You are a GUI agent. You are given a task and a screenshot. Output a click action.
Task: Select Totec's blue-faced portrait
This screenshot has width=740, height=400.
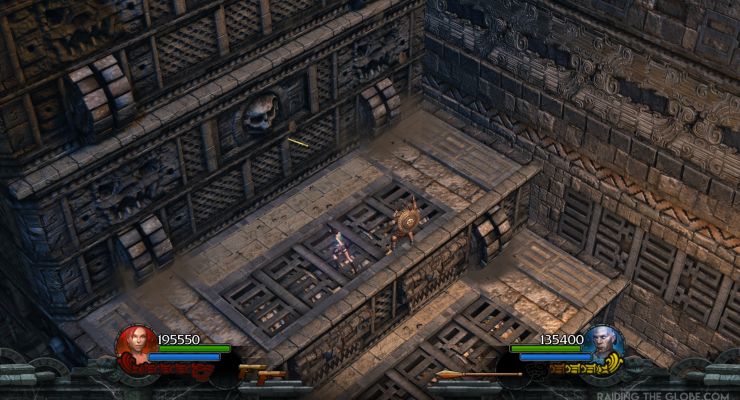tap(605, 345)
